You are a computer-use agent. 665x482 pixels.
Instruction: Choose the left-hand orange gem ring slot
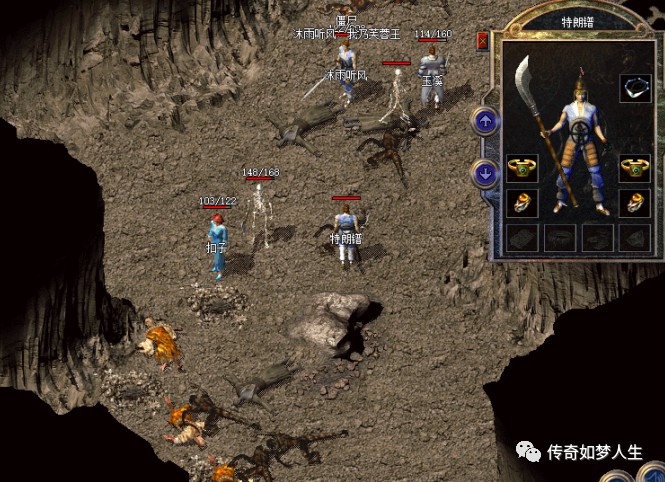pos(521,203)
